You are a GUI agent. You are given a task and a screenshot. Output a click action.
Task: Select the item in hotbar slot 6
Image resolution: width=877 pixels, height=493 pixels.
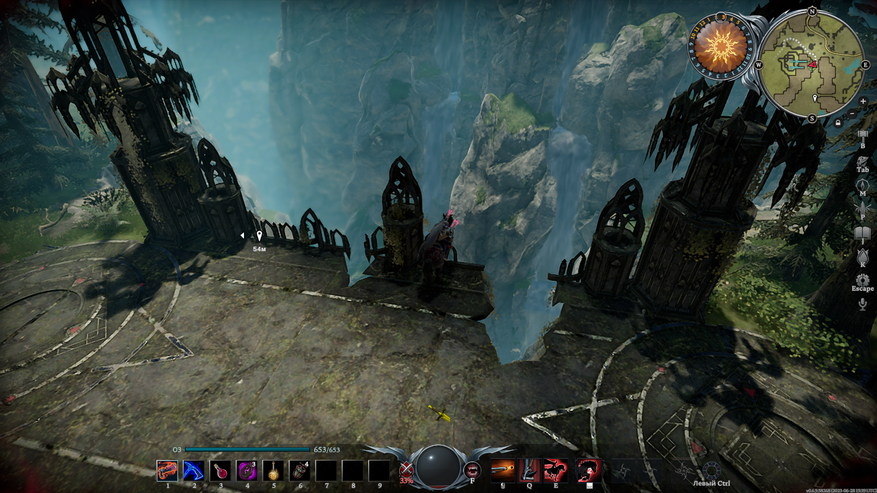point(299,469)
